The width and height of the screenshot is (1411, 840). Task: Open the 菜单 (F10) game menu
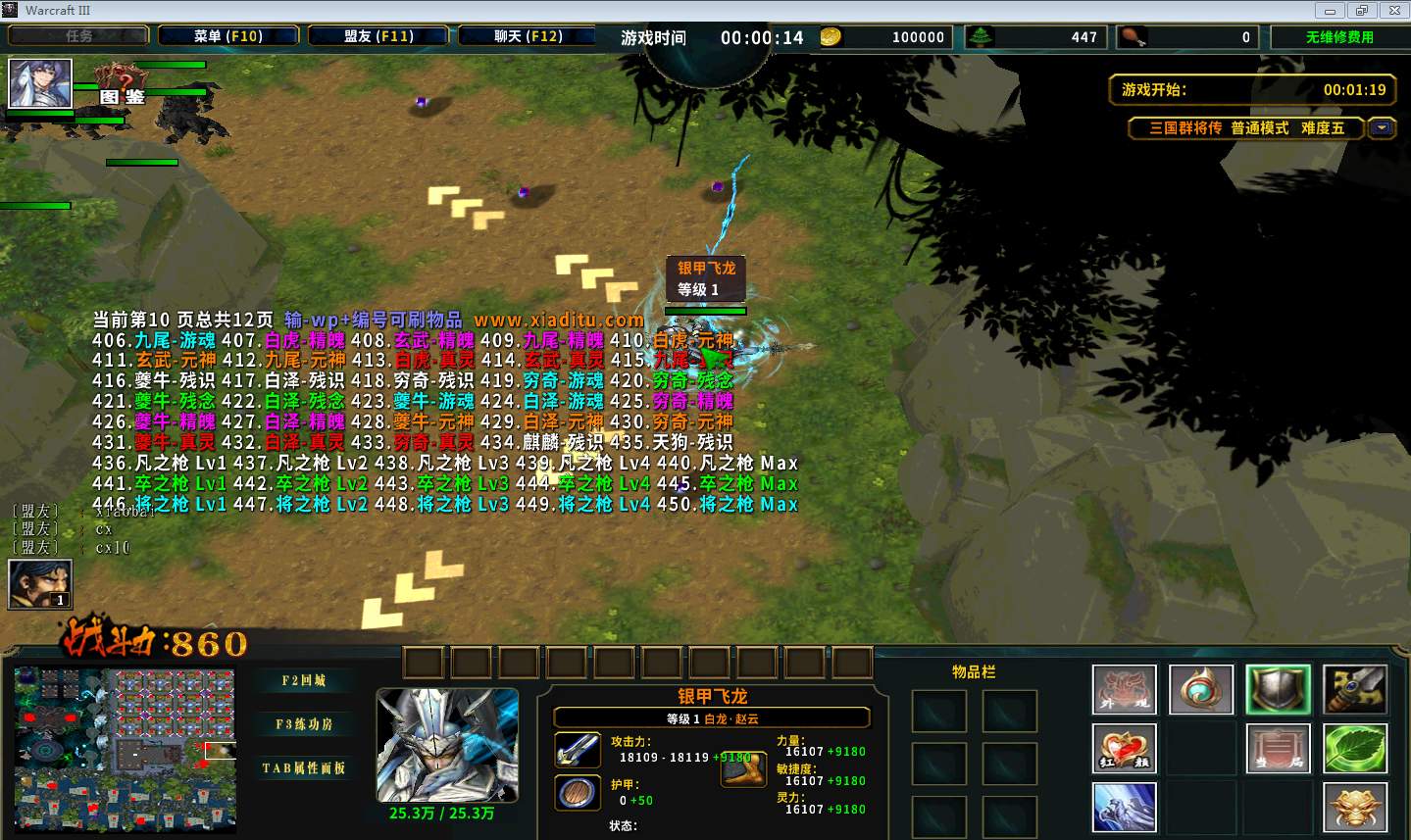(228, 36)
